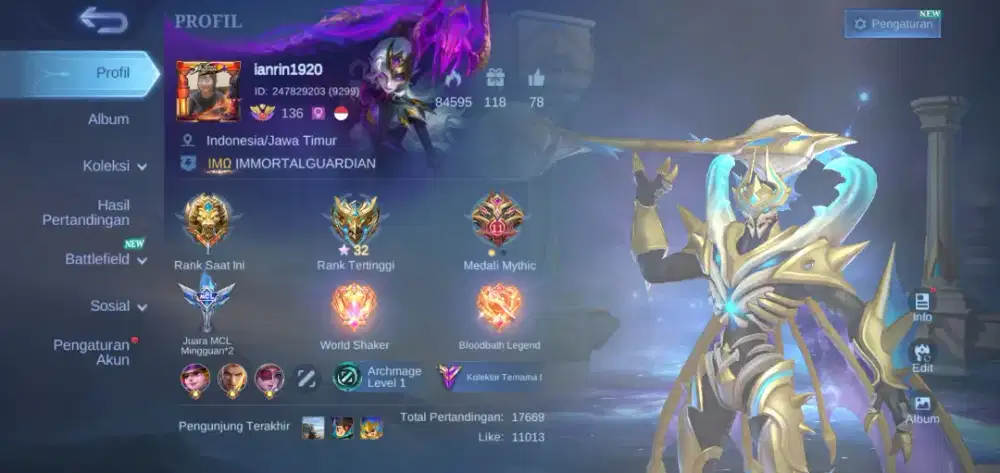The width and height of the screenshot is (1000, 473).
Task: Select the Medali Mythic emblem
Action: click(x=499, y=222)
